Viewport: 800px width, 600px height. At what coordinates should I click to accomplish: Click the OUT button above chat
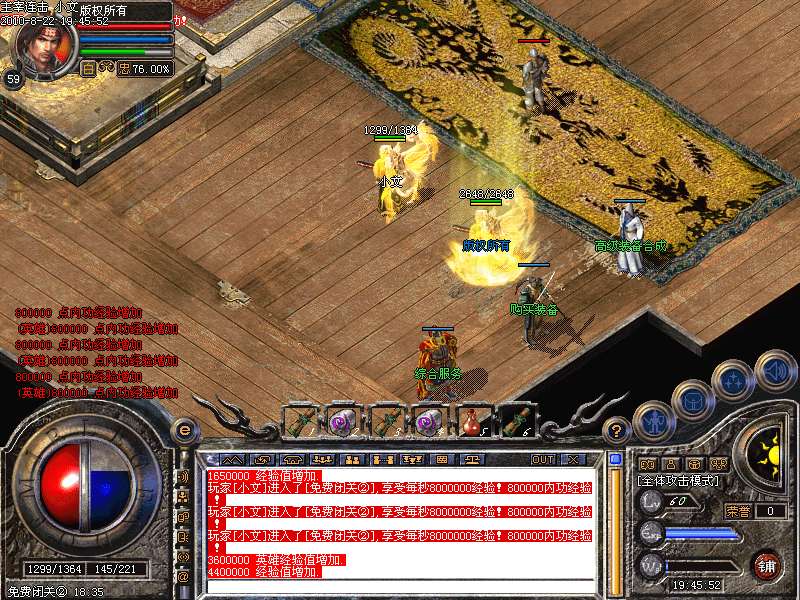(x=542, y=460)
